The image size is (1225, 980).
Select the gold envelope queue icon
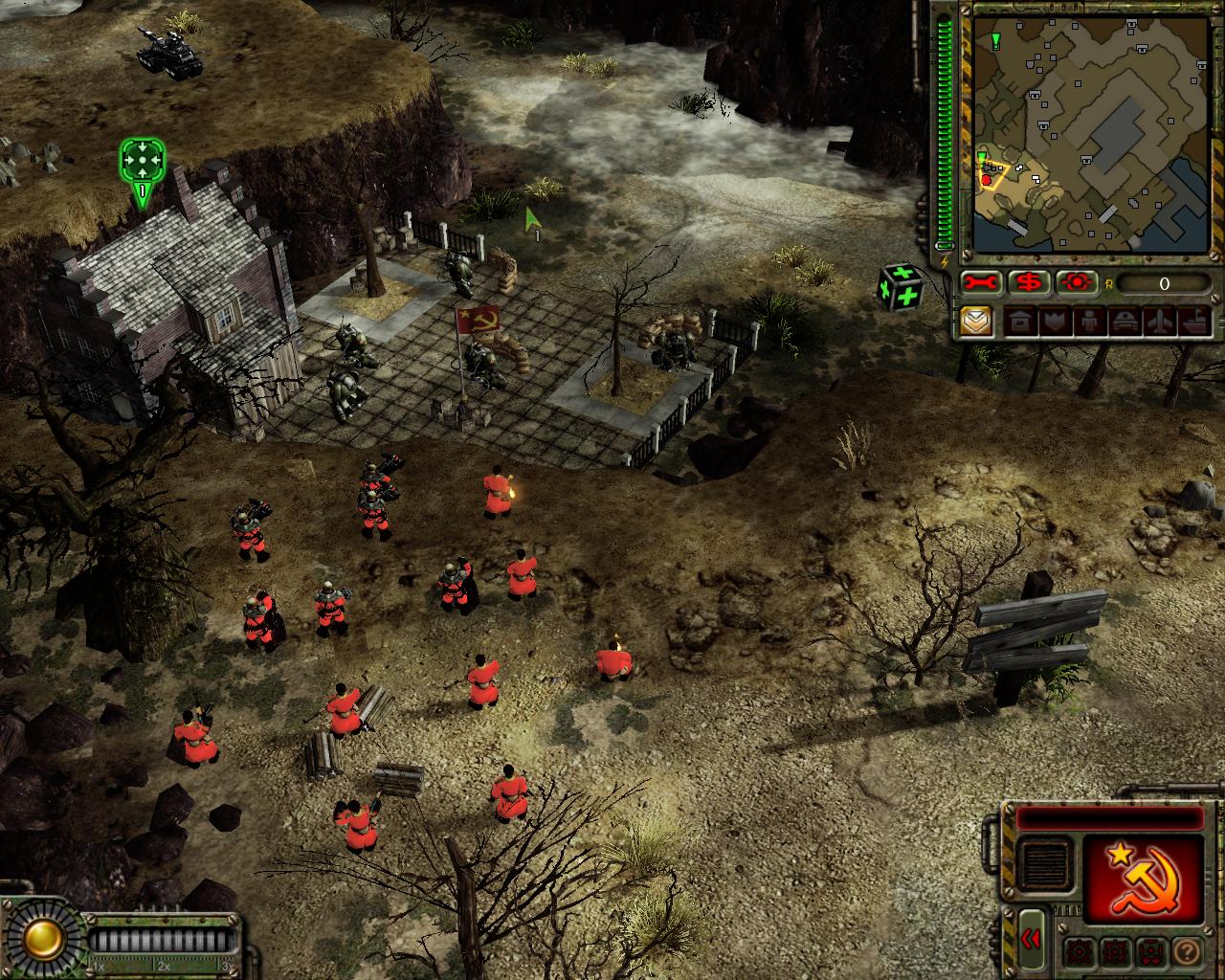(976, 322)
